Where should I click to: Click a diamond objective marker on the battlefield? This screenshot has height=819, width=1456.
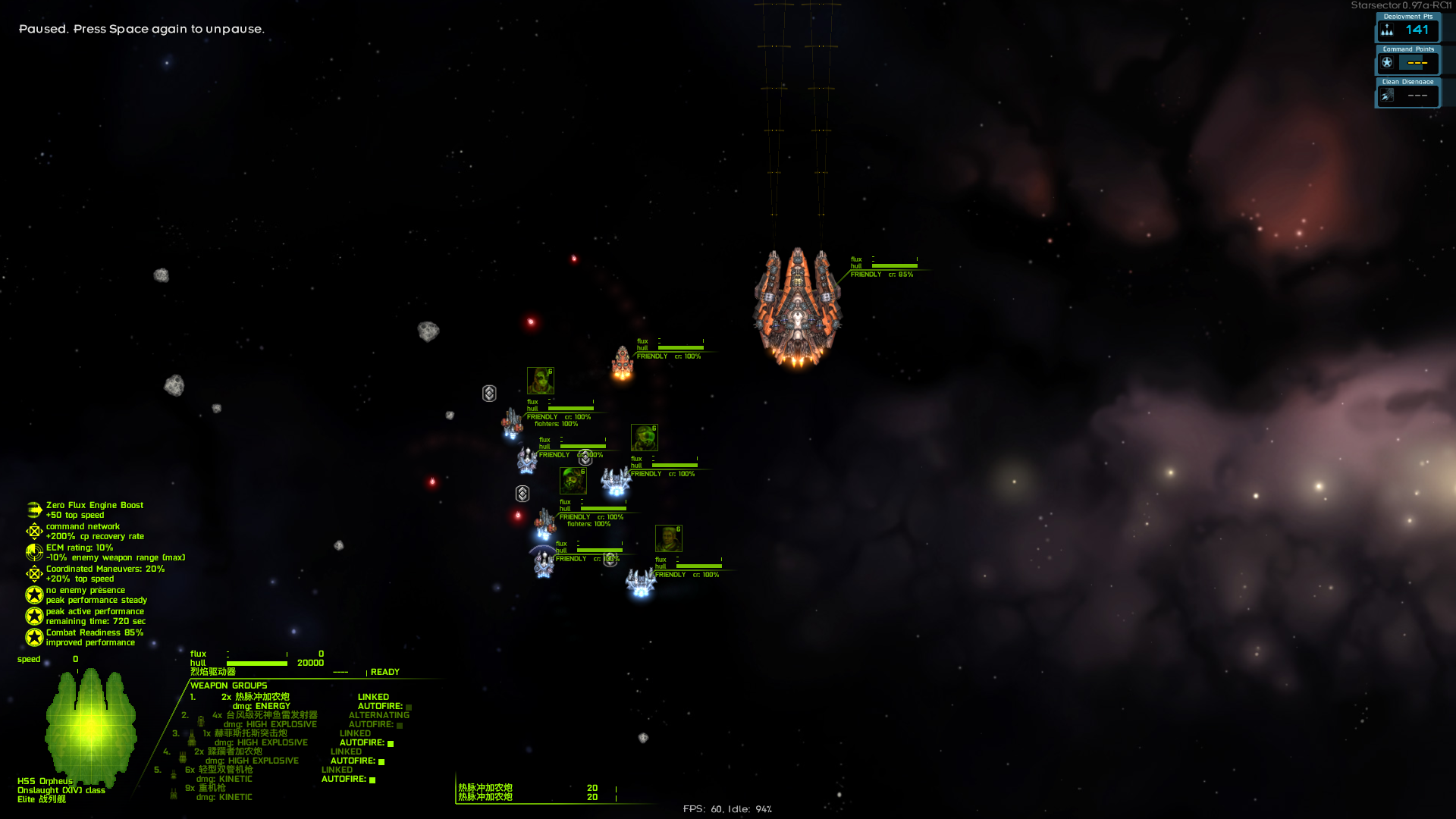pyautogui.click(x=489, y=394)
